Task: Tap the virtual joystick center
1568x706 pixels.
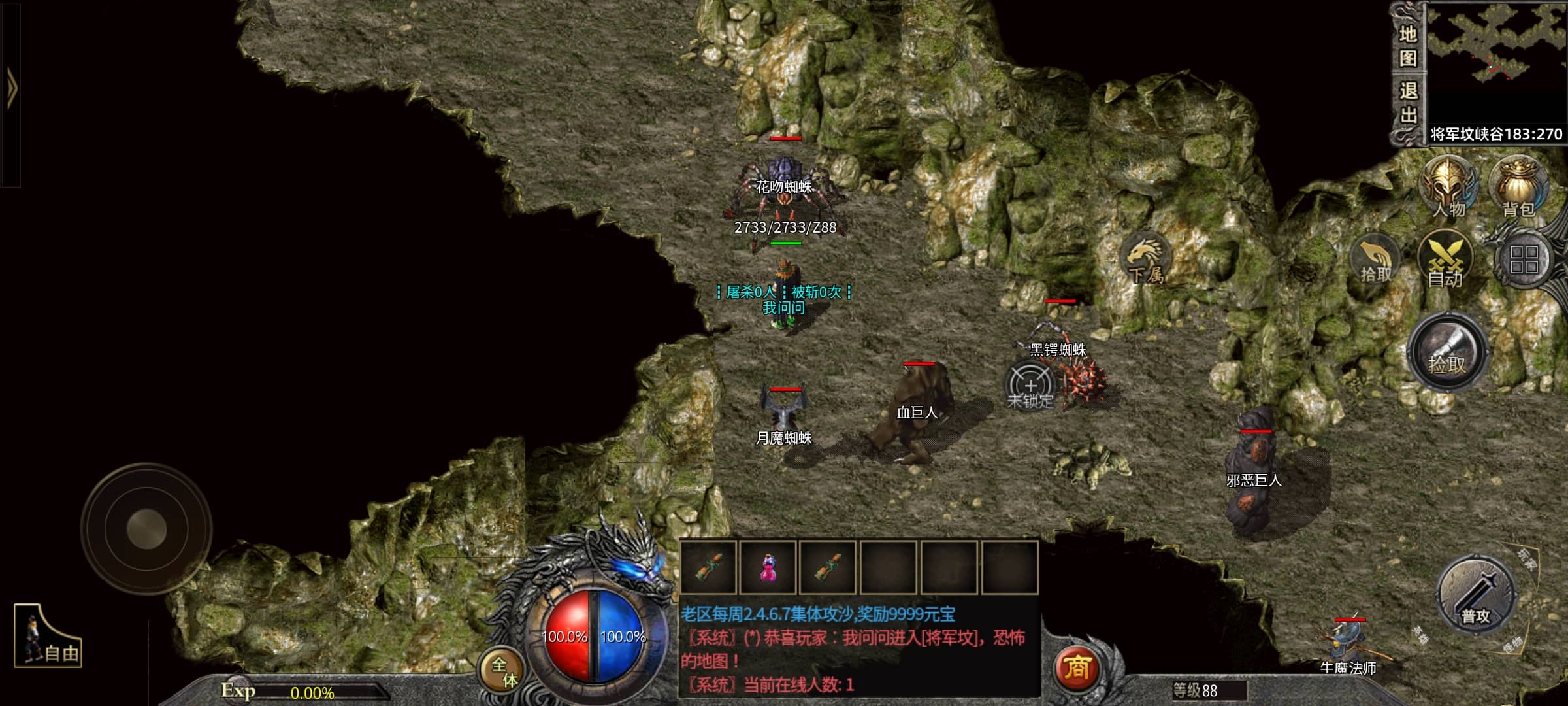Action: (146, 529)
